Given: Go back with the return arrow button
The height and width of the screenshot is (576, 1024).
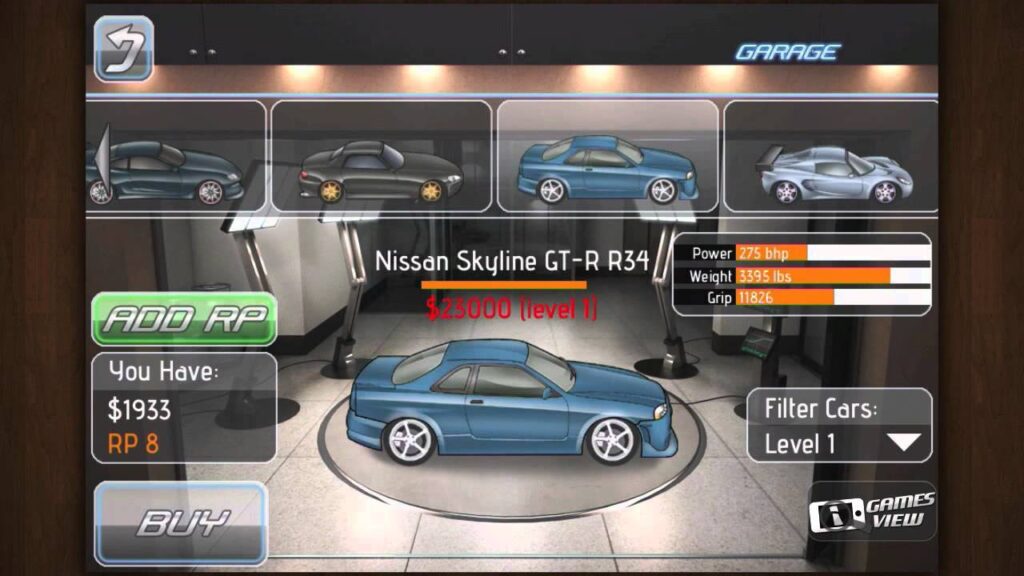Looking at the screenshot, I should [124, 48].
